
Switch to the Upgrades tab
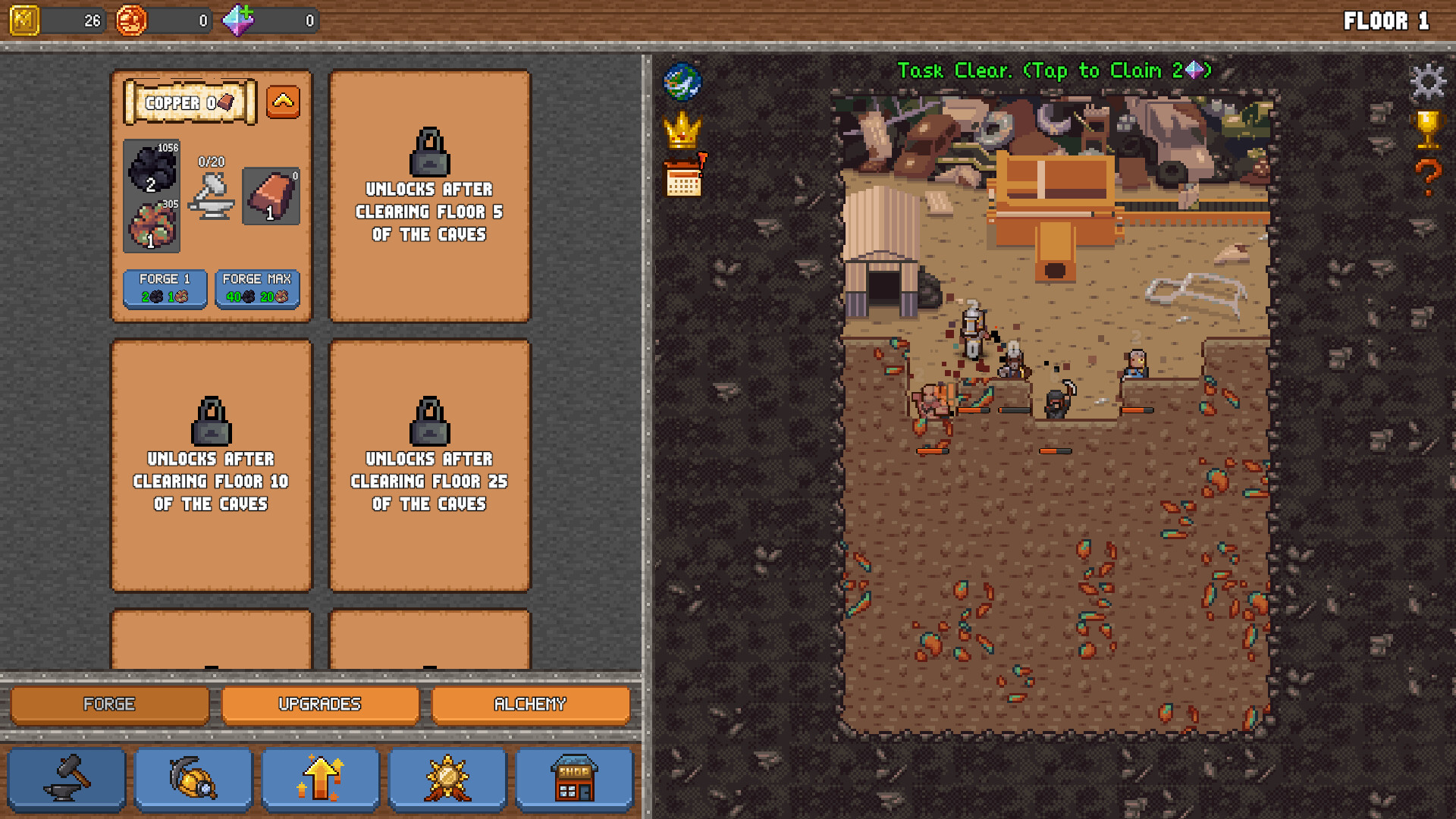(x=320, y=704)
